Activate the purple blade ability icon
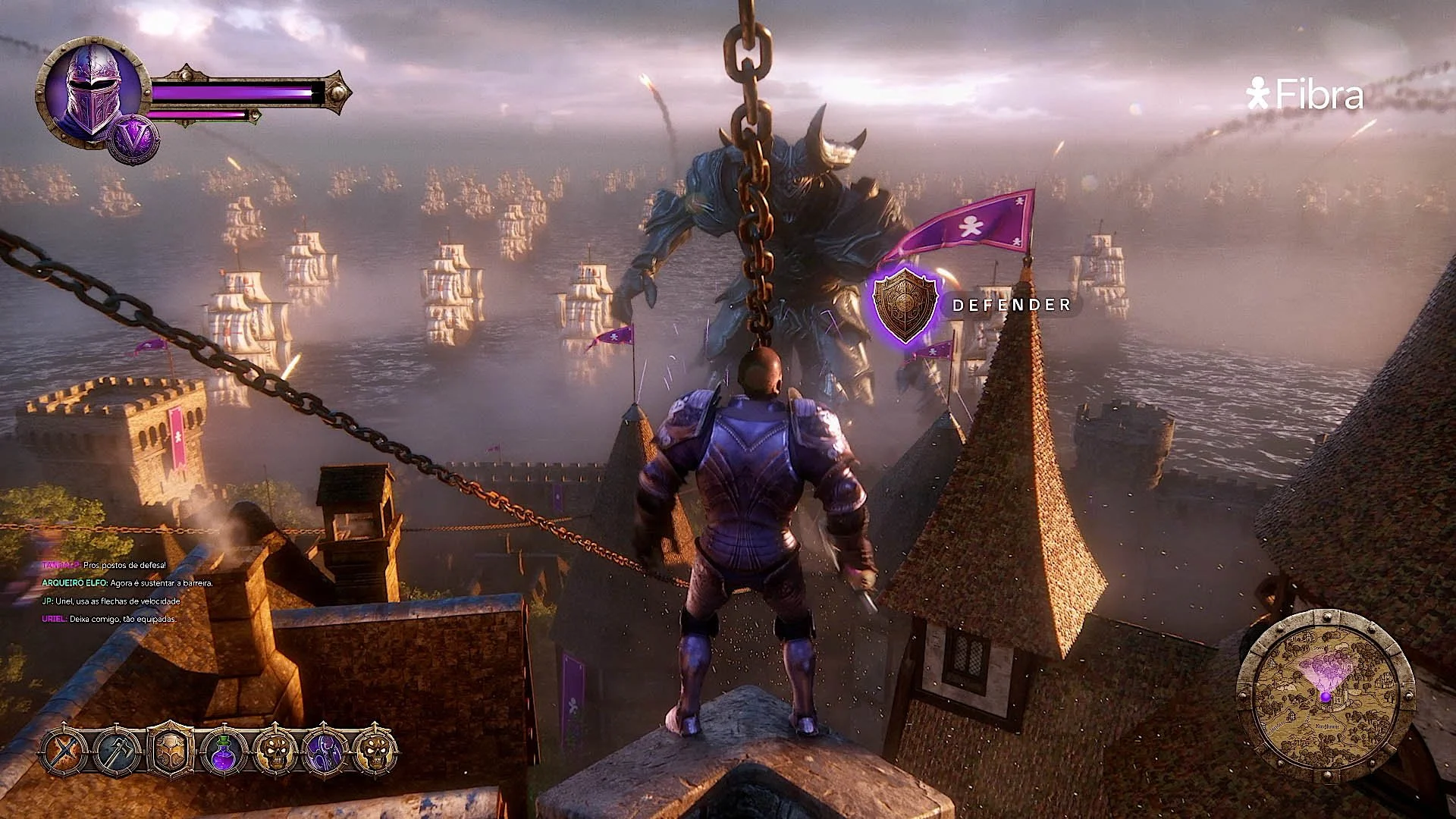Screen dimensions: 1456x819 point(324,752)
